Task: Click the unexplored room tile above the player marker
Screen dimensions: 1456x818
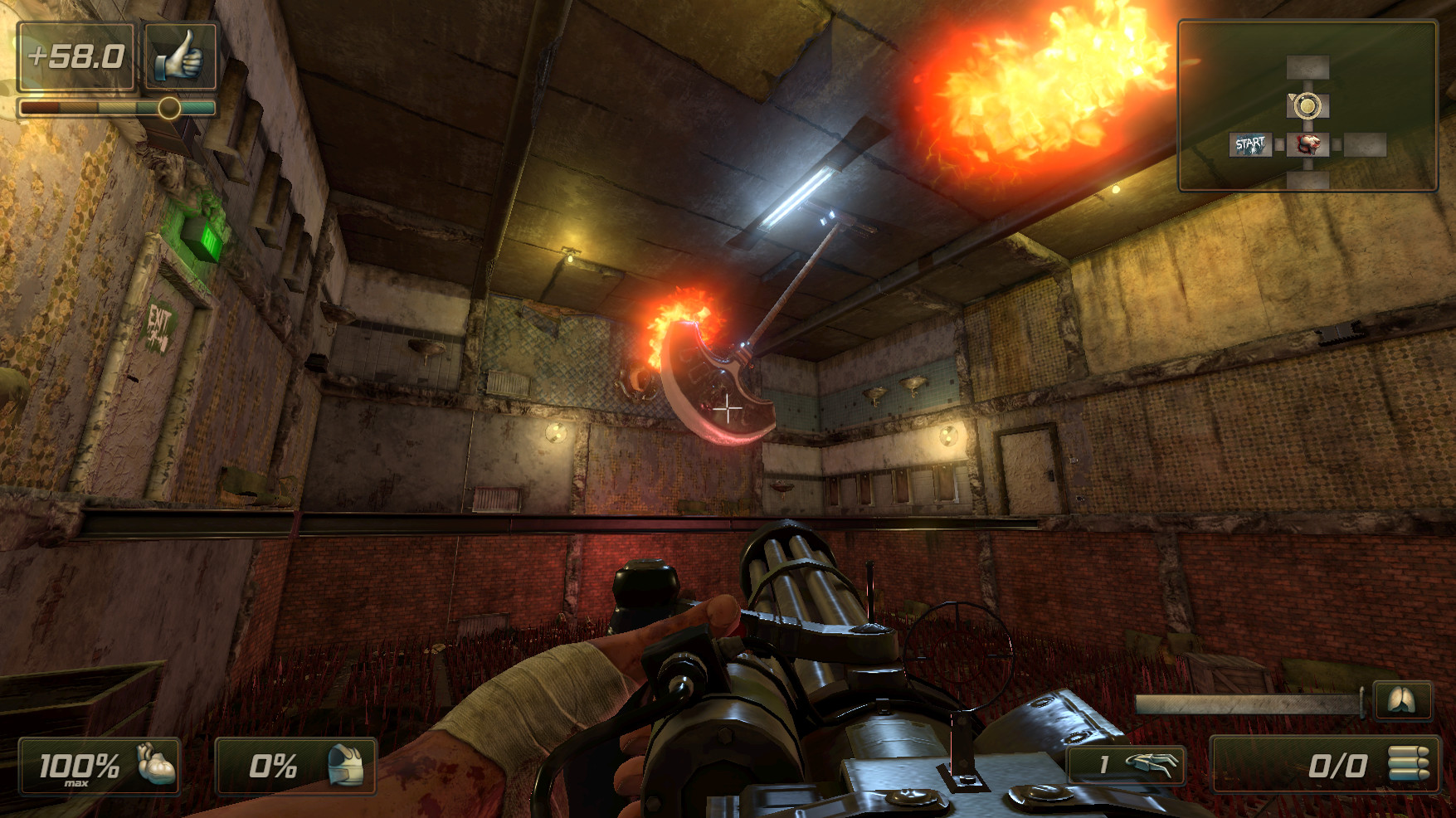Action: coord(1308,67)
